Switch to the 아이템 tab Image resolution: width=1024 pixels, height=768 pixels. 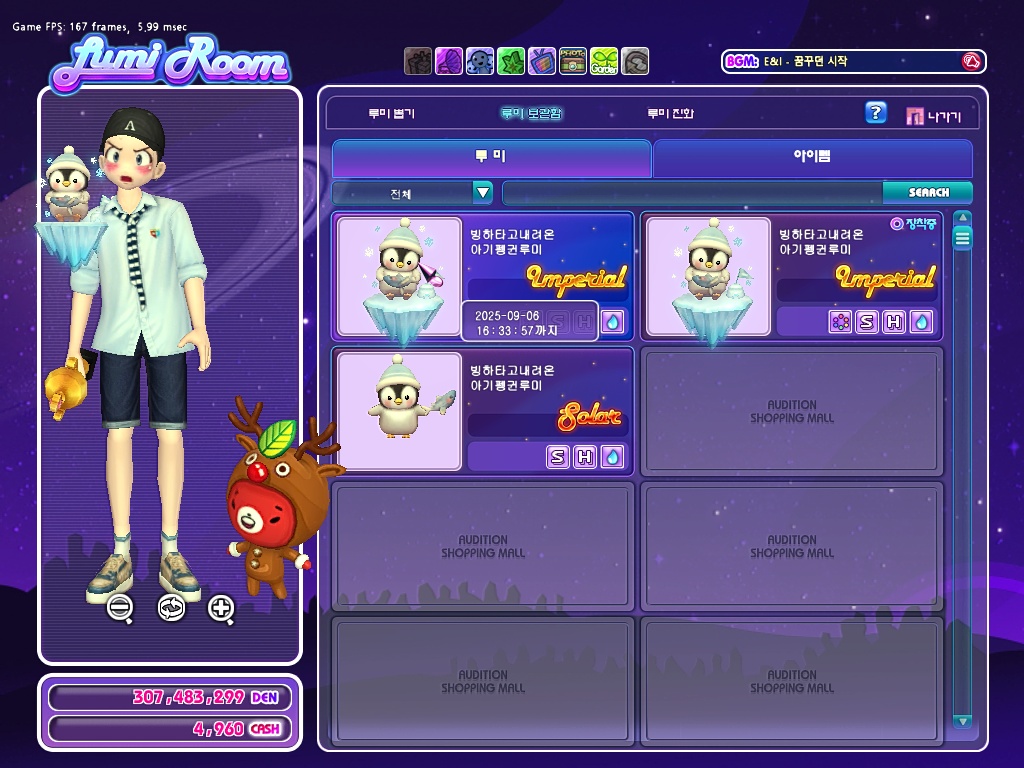[x=812, y=158]
